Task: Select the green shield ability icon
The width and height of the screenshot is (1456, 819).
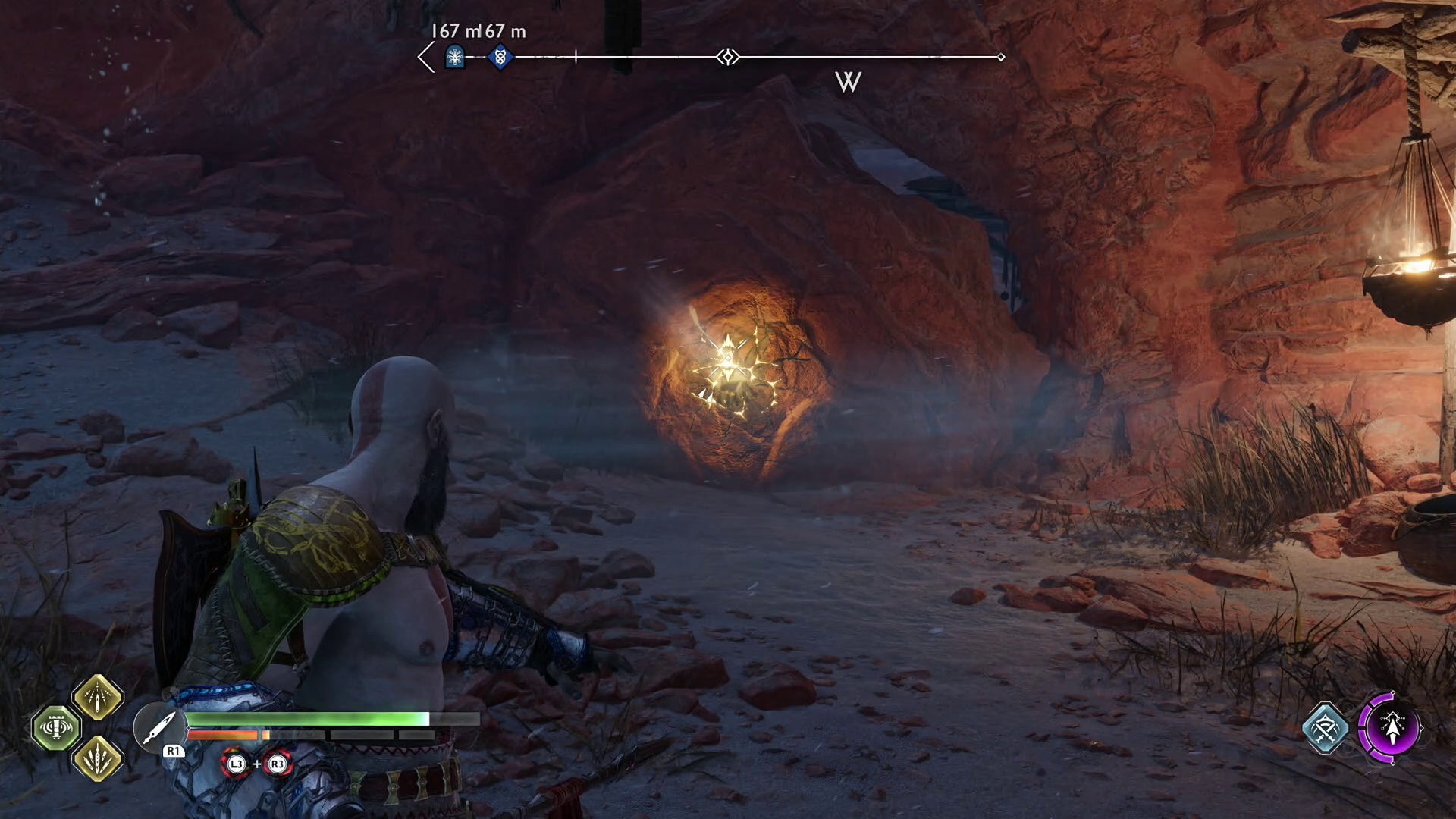Action: click(x=56, y=728)
